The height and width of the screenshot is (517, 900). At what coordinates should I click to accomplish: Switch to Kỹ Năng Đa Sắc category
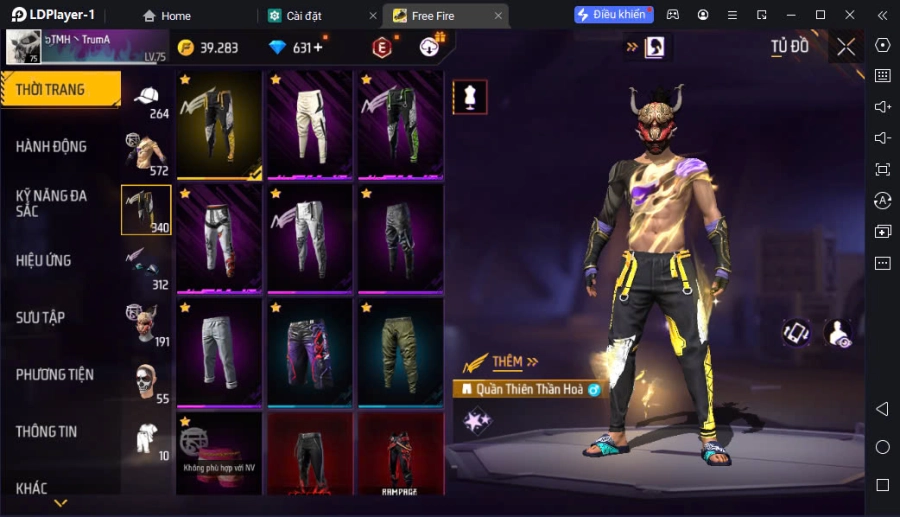[52, 203]
